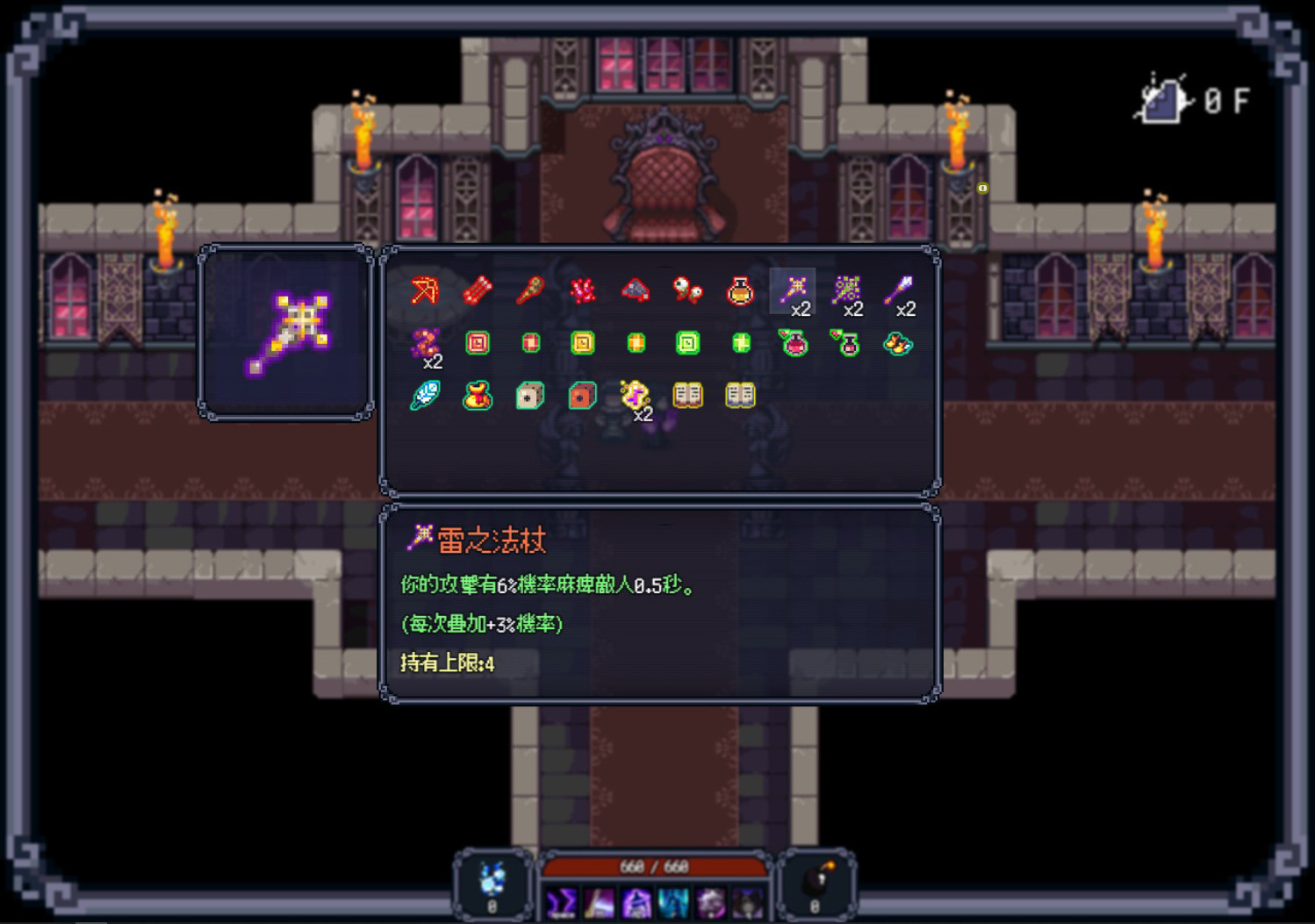This screenshot has height=924, width=1315.
Task: Select the first skill in the hotbar
Action: coord(562,902)
